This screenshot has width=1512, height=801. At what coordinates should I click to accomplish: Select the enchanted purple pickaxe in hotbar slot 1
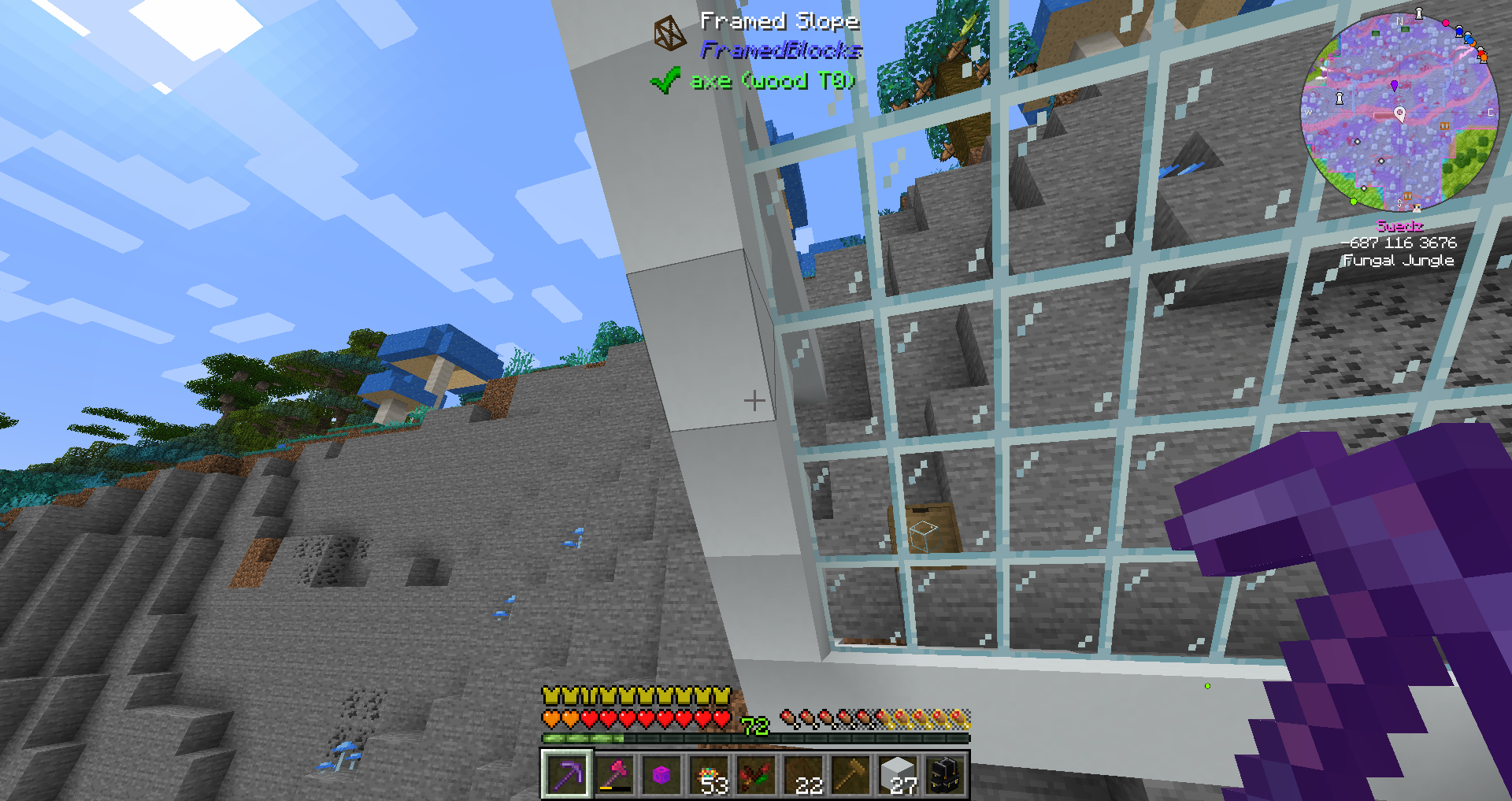coord(567,776)
